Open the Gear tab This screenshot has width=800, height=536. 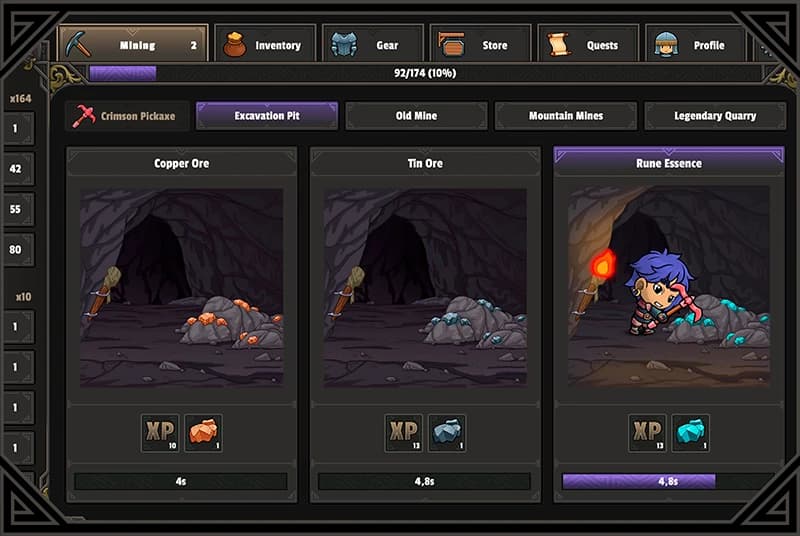pyautogui.click(x=373, y=45)
